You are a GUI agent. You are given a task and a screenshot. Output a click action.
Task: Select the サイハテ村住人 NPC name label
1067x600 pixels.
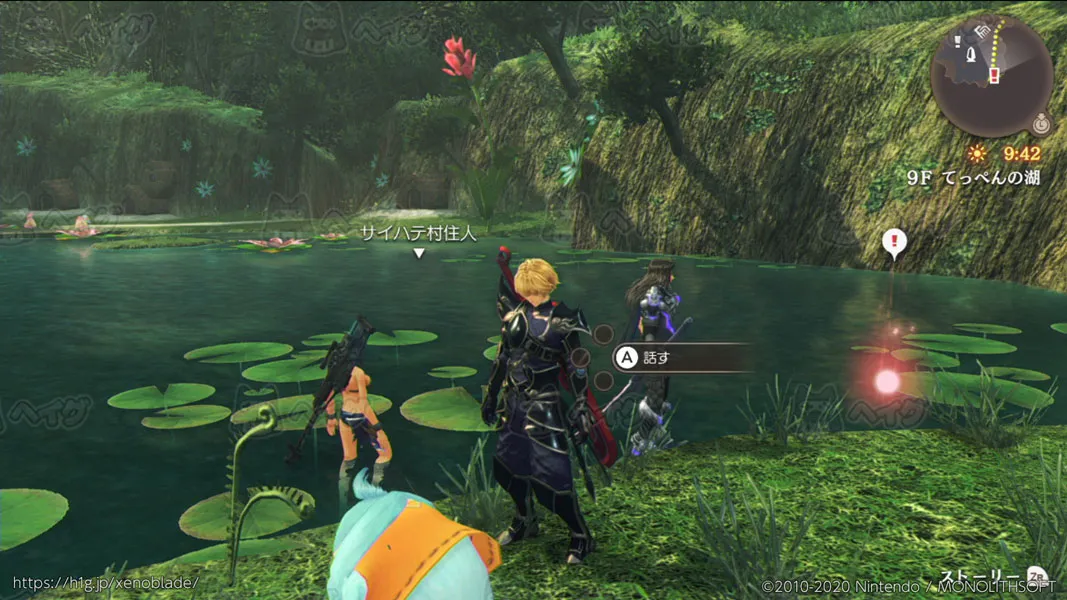click(x=419, y=233)
